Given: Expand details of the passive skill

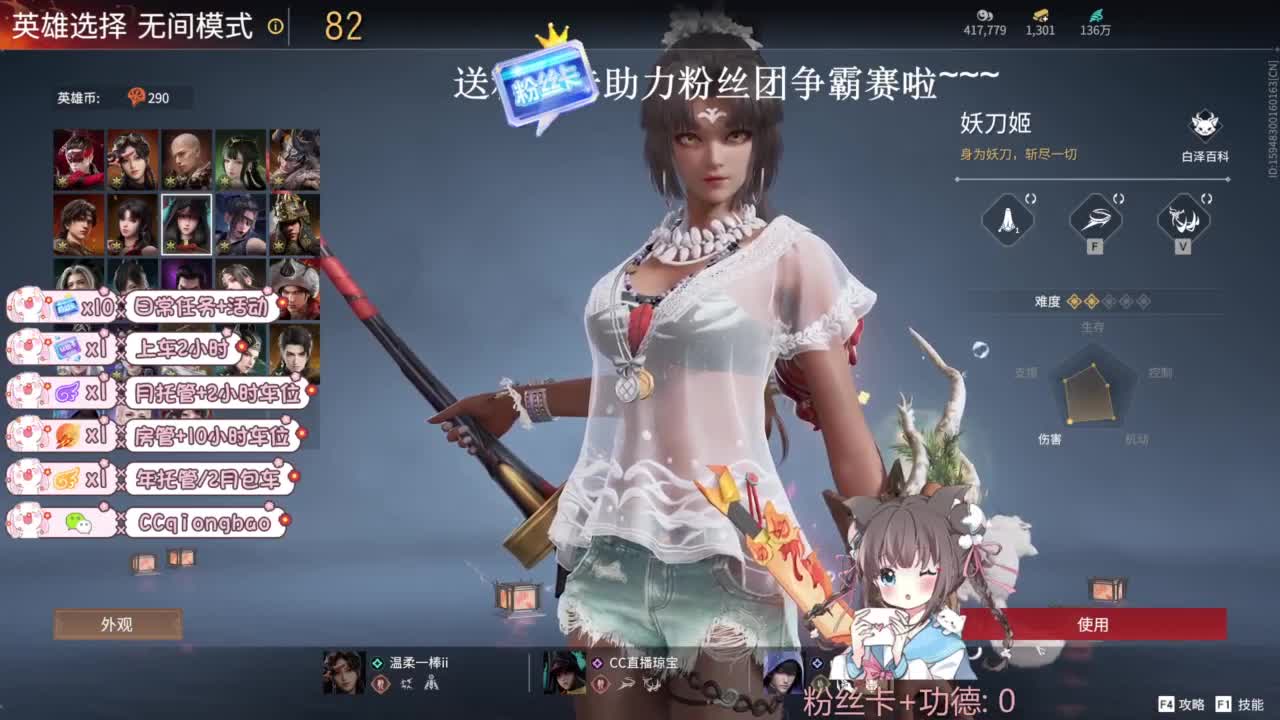Looking at the screenshot, I should tap(1032, 197).
